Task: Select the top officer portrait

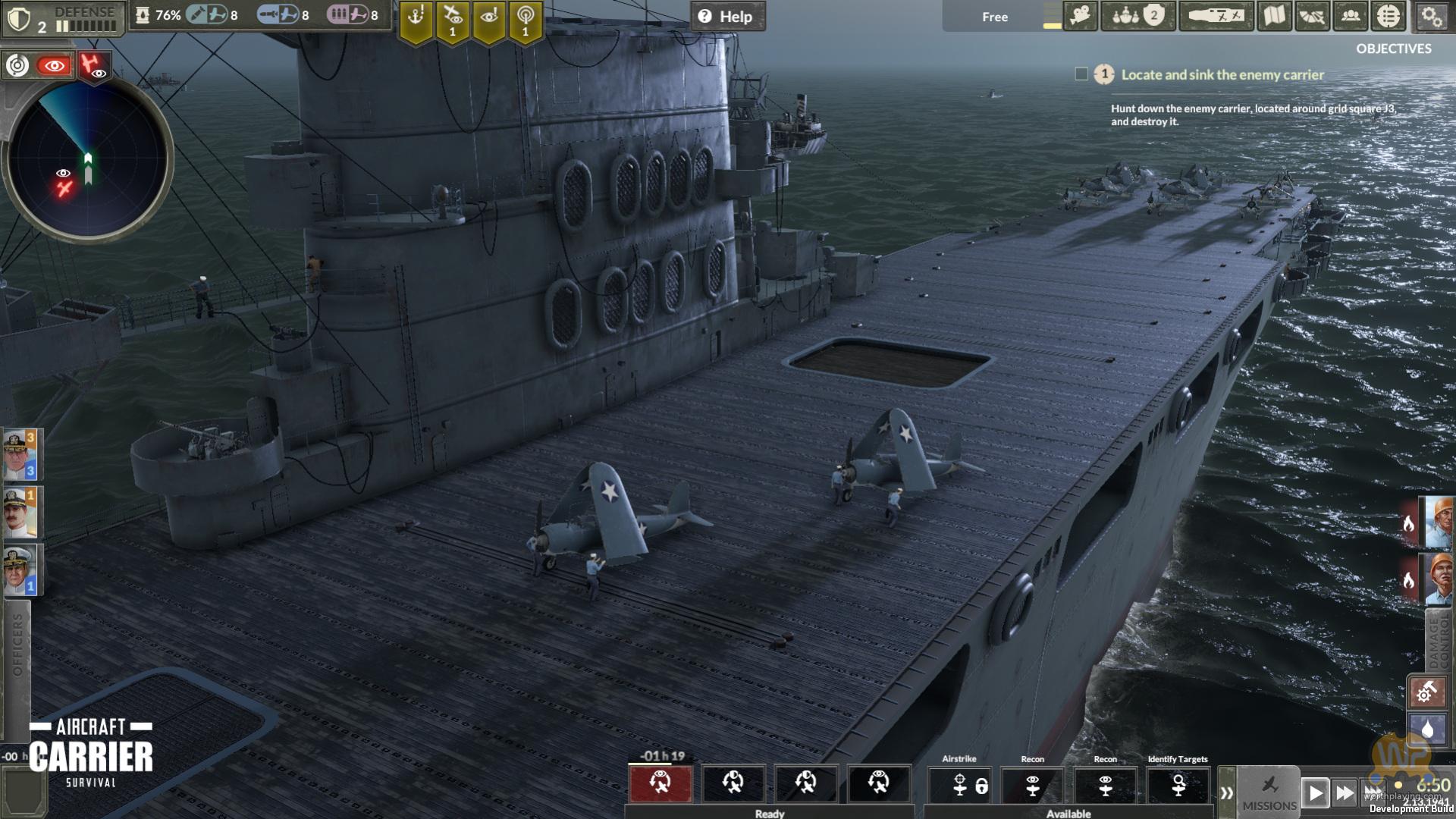Action: pos(20,455)
